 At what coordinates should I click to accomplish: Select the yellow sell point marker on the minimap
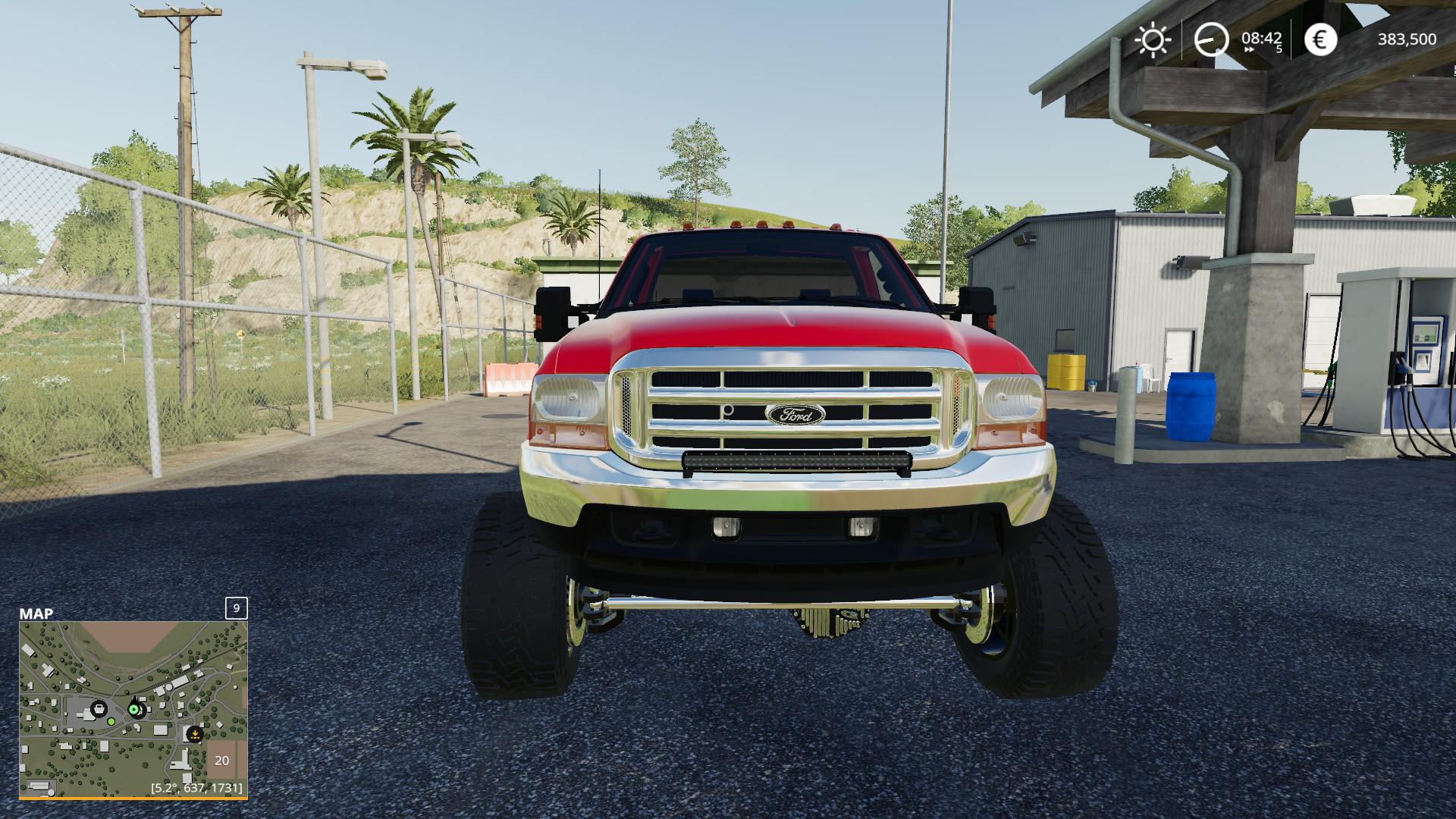195,734
